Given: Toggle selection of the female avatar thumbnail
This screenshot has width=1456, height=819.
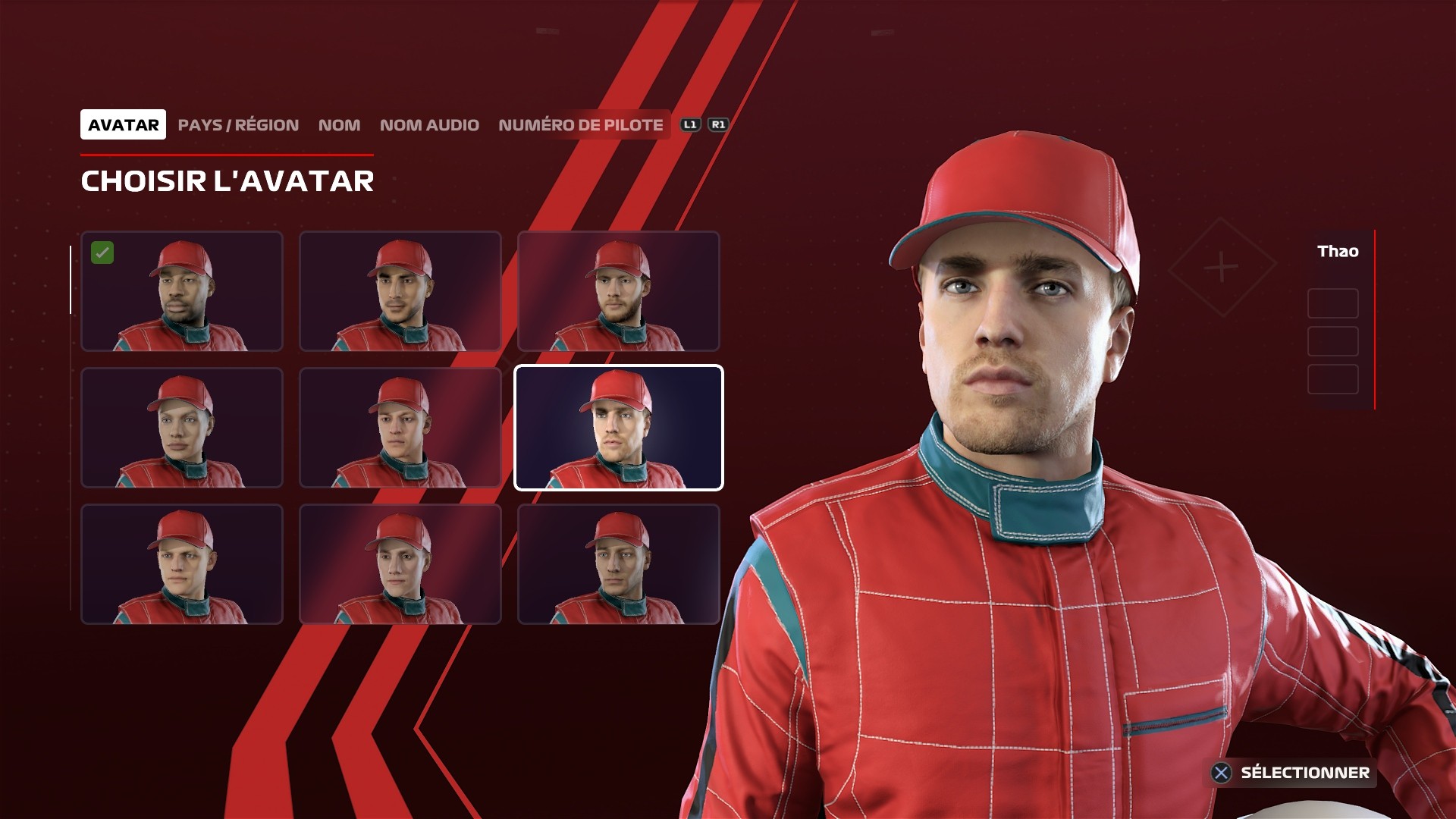Looking at the screenshot, I should point(182,428).
